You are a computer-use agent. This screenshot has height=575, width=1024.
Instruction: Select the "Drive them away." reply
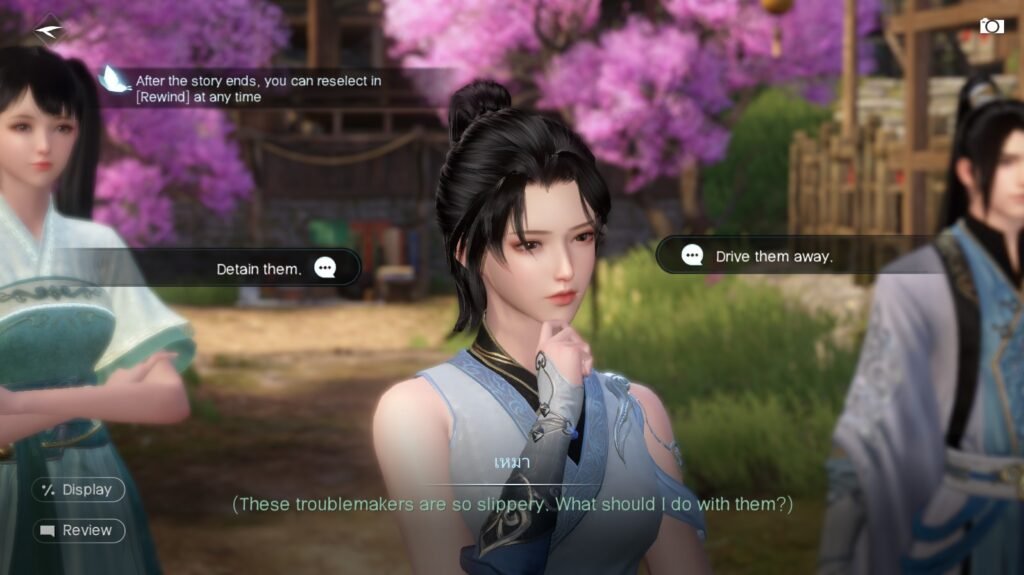pyautogui.click(x=773, y=256)
